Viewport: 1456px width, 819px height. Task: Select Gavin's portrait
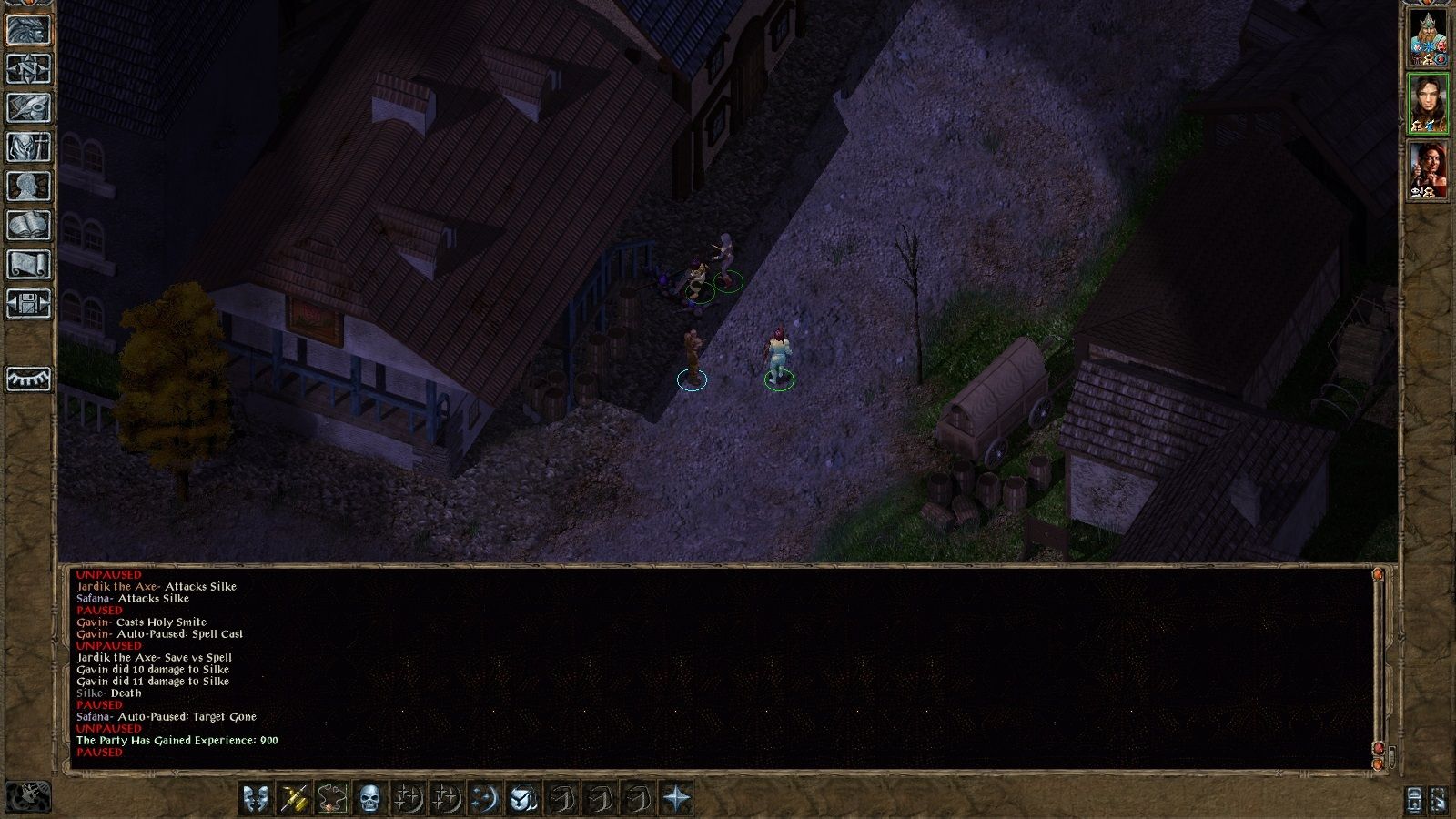click(x=1428, y=105)
